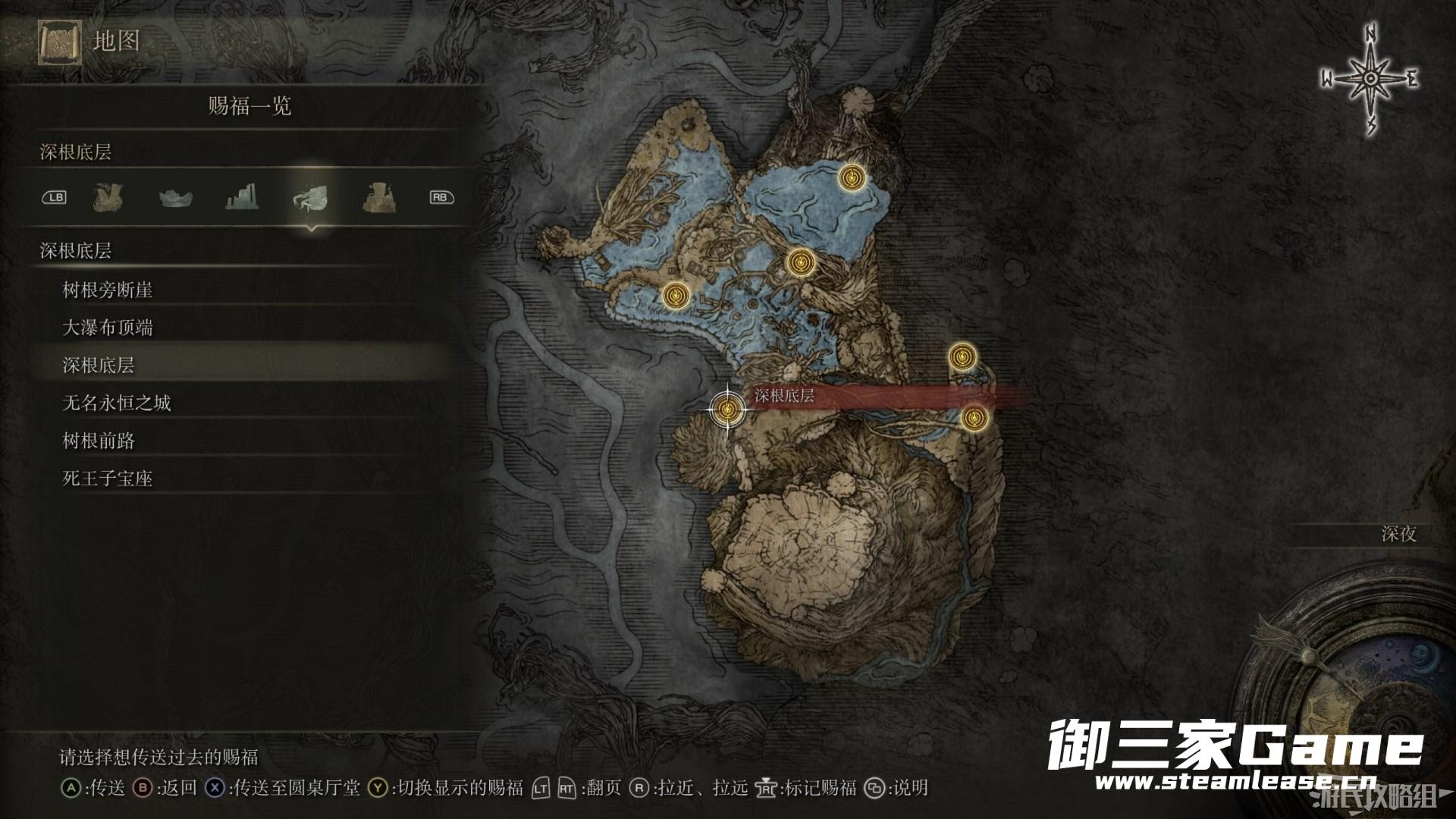Open the crown-shaped region tab
The width and height of the screenshot is (1456, 819).
tap(175, 198)
